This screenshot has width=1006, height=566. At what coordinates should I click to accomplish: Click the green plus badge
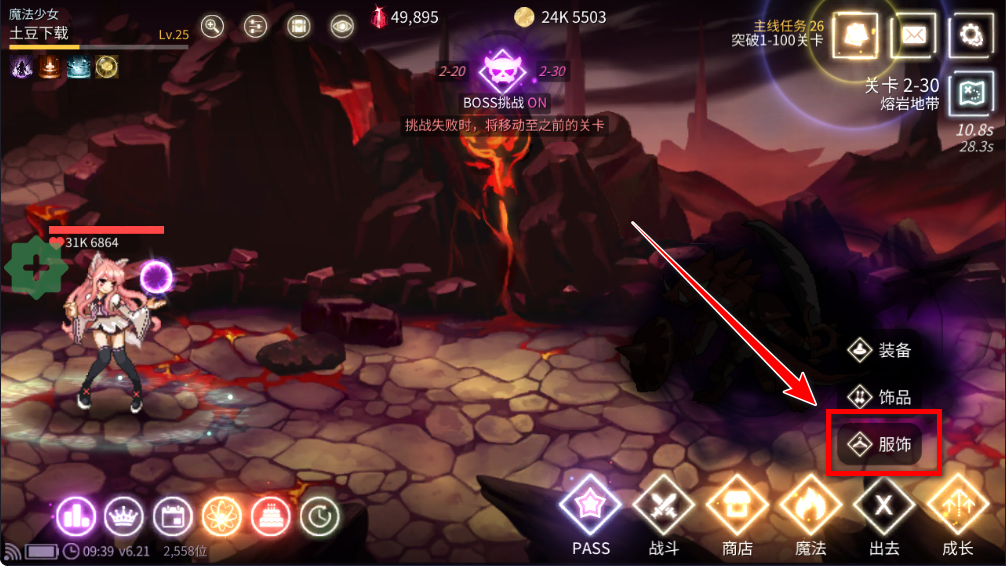pyautogui.click(x=36, y=267)
